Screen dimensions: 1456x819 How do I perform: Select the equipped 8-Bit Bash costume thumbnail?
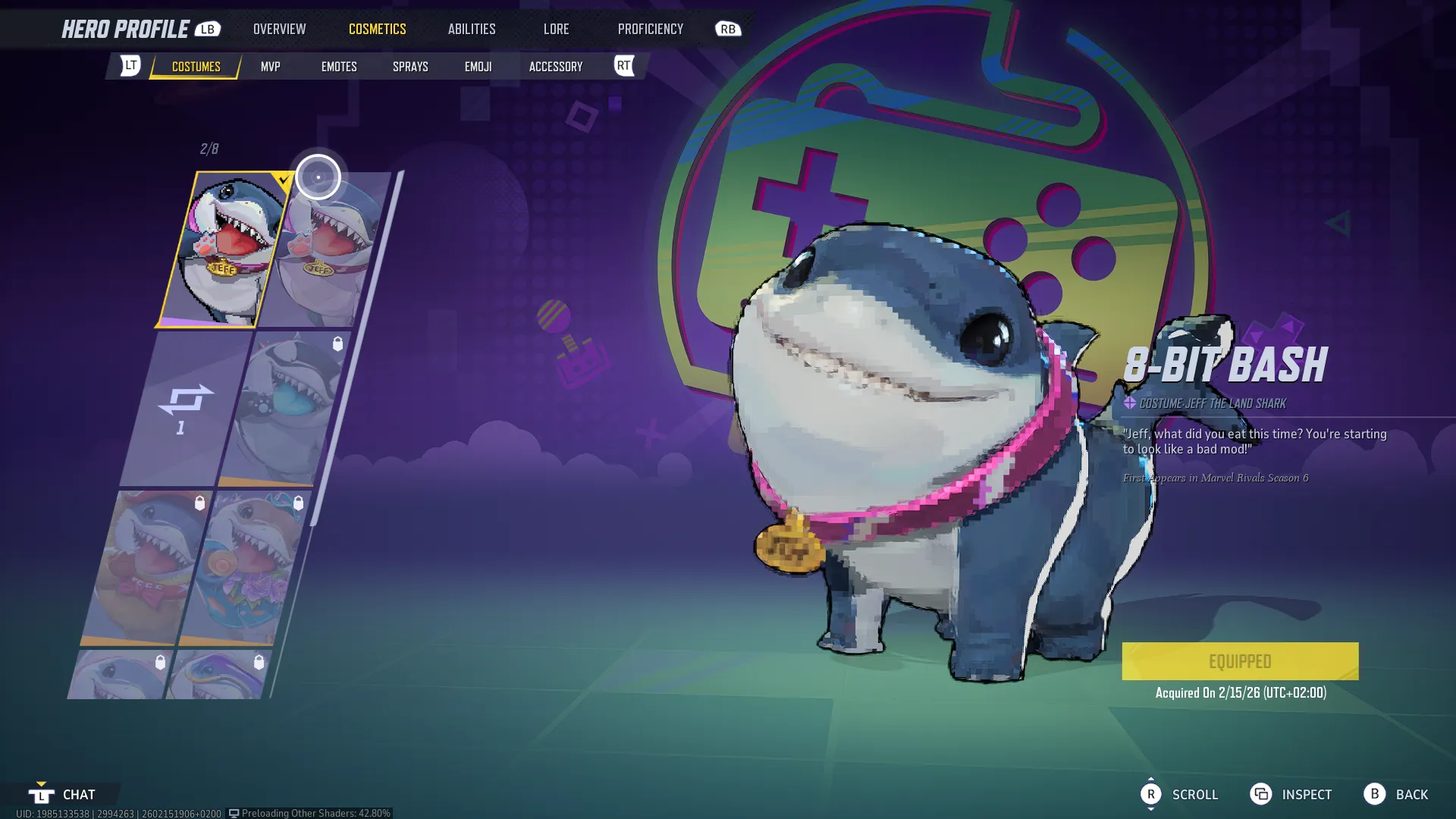[x=224, y=249]
